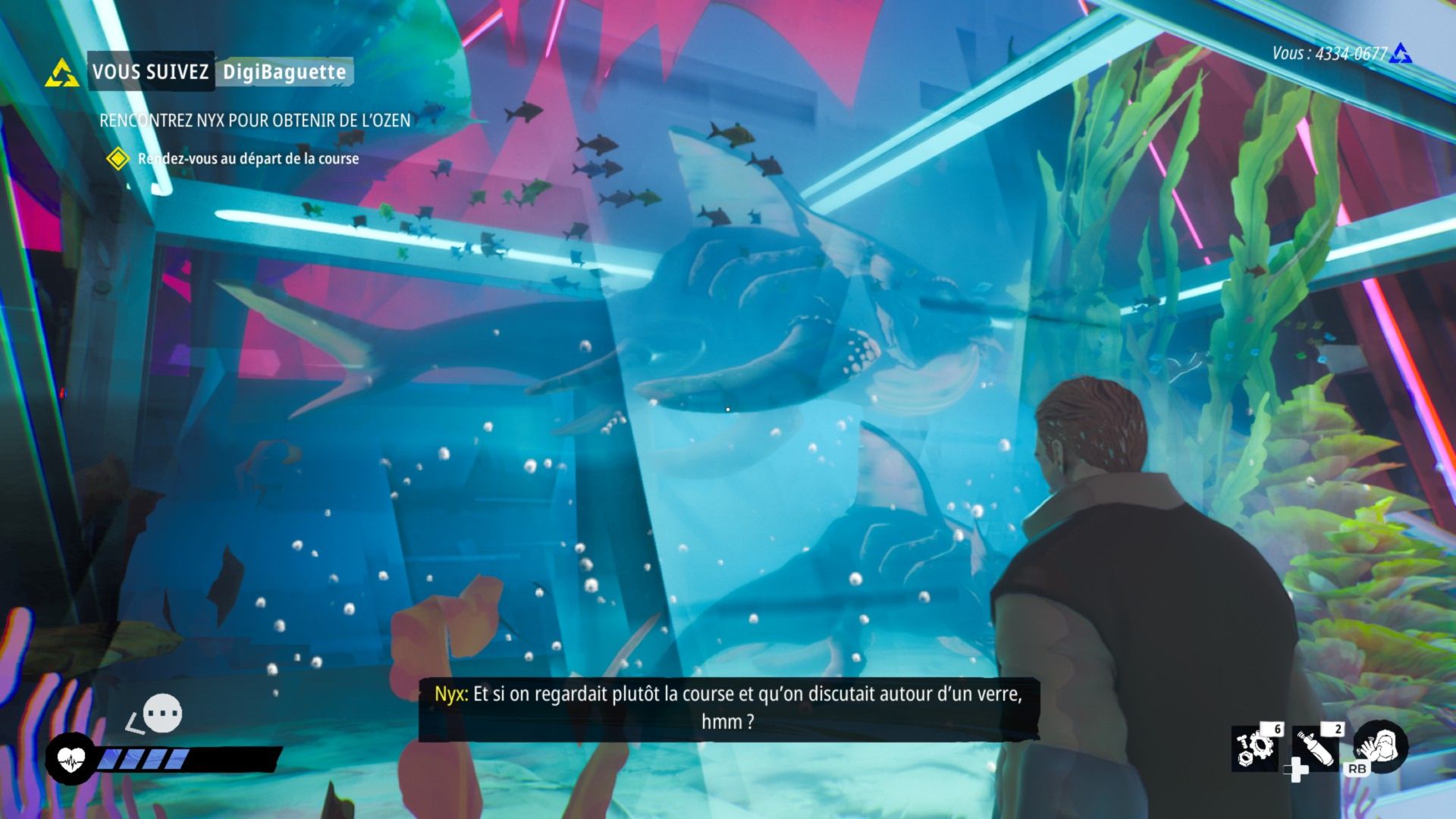Click the heart pulse health icon
This screenshot has width=1456, height=819.
(71, 758)
